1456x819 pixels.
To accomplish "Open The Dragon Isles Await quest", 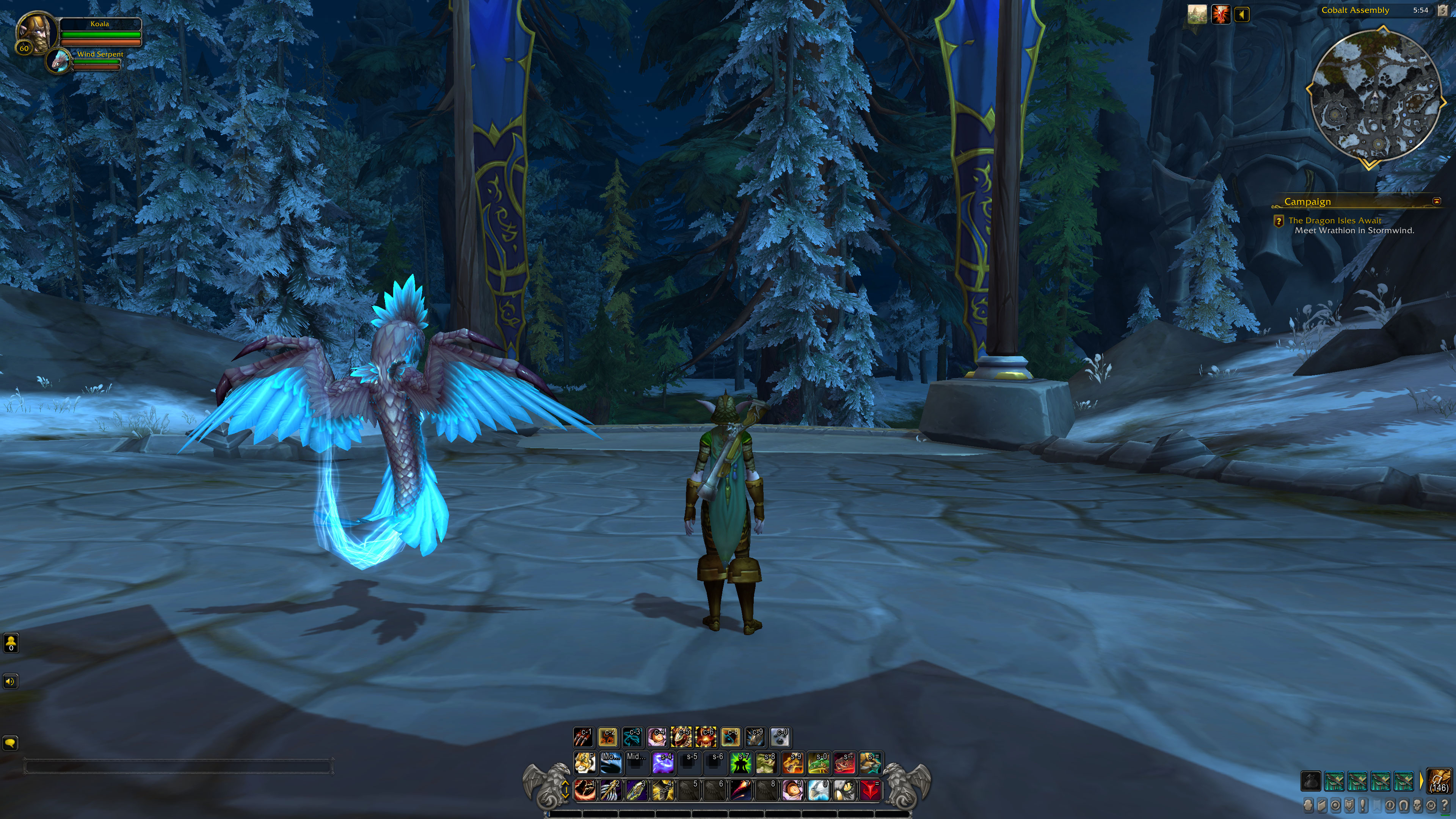I will (x=1335, y=220).
